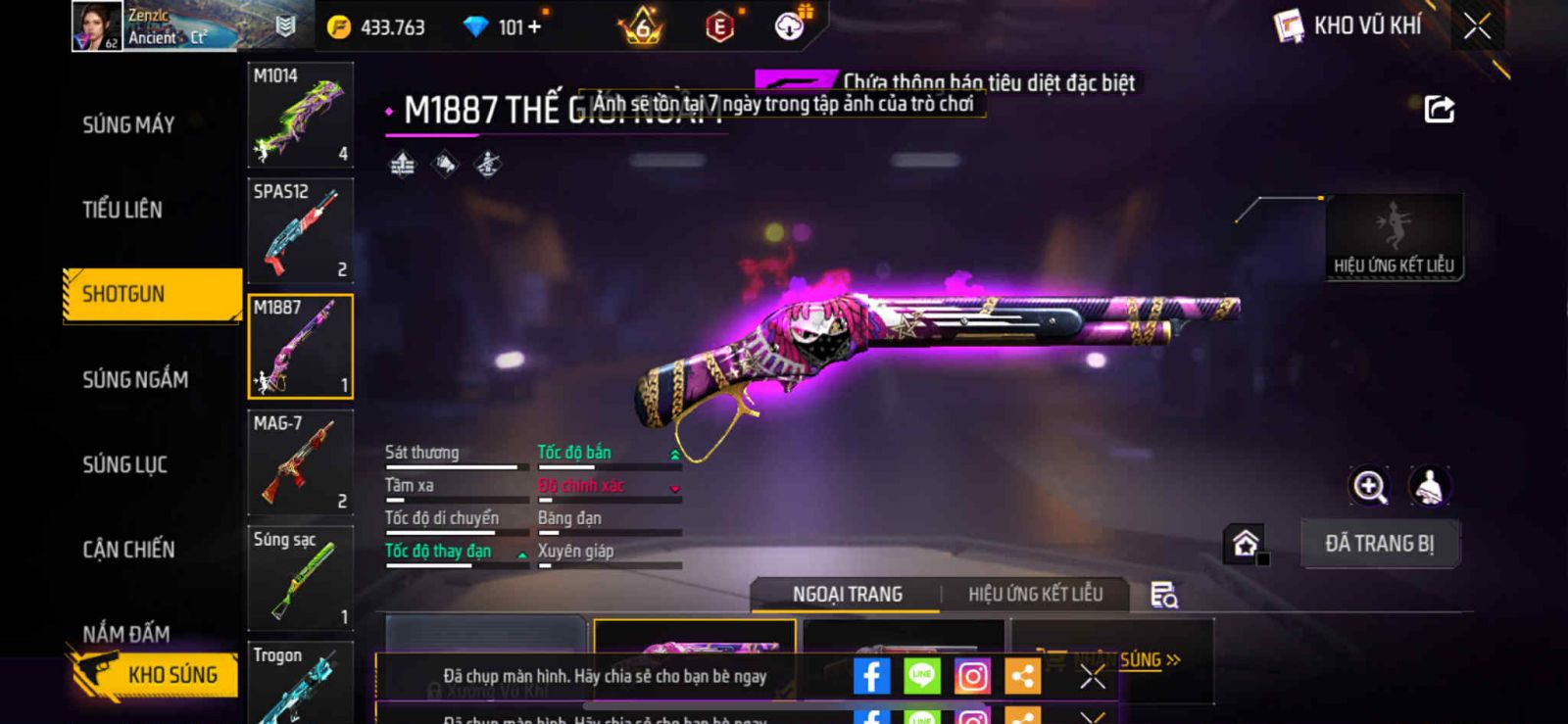The height and width of the screenshot is (724, 1568).
Task: Tap the share icon near the top right
Action: [1439, 109]
